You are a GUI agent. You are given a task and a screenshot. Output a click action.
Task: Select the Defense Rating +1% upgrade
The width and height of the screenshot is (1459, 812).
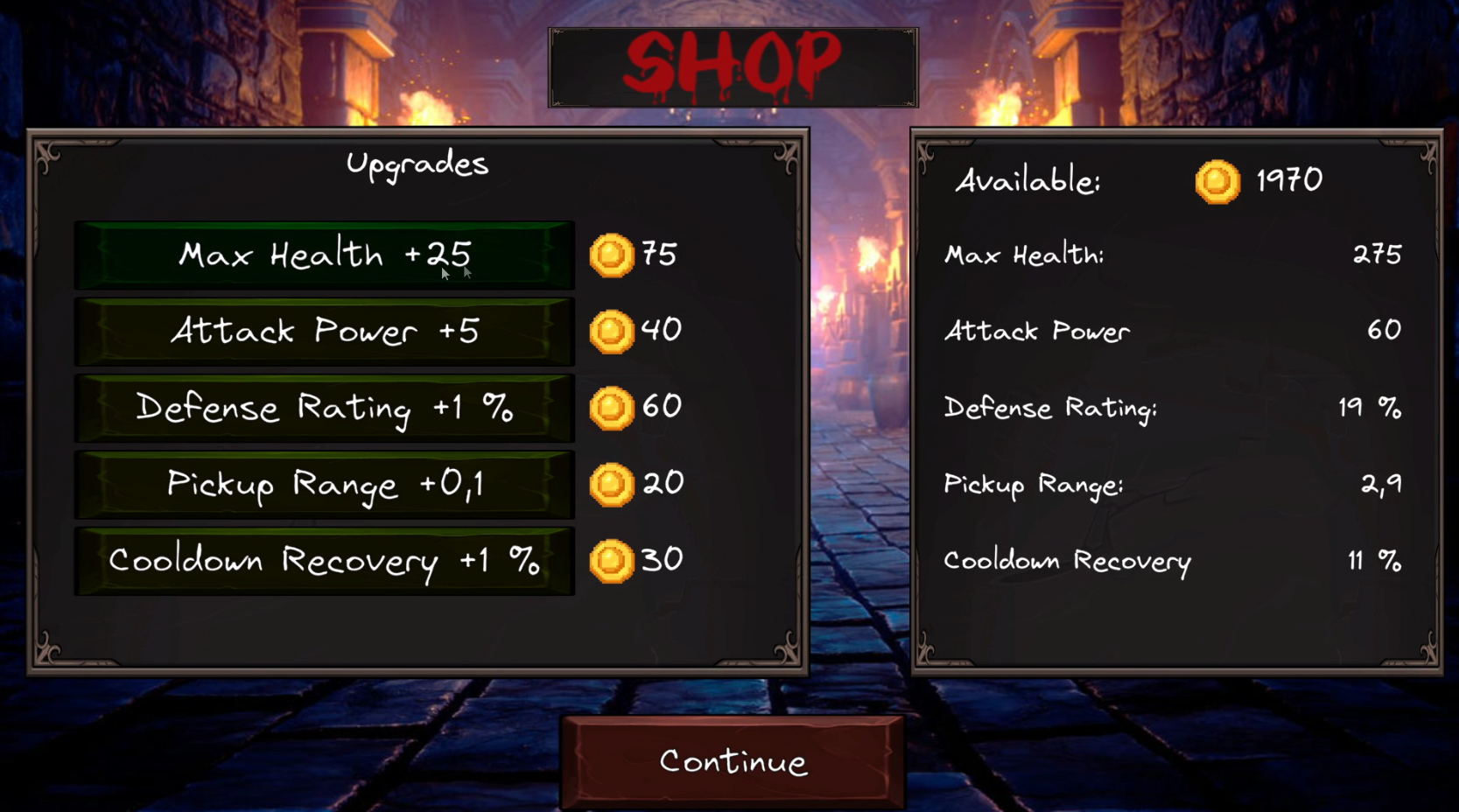(x=325, y=407)
